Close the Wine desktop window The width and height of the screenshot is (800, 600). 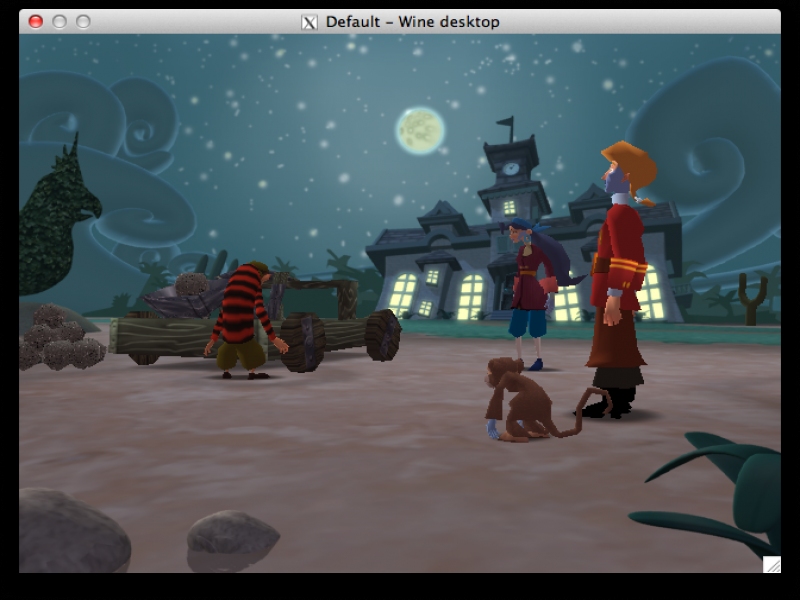36,21
